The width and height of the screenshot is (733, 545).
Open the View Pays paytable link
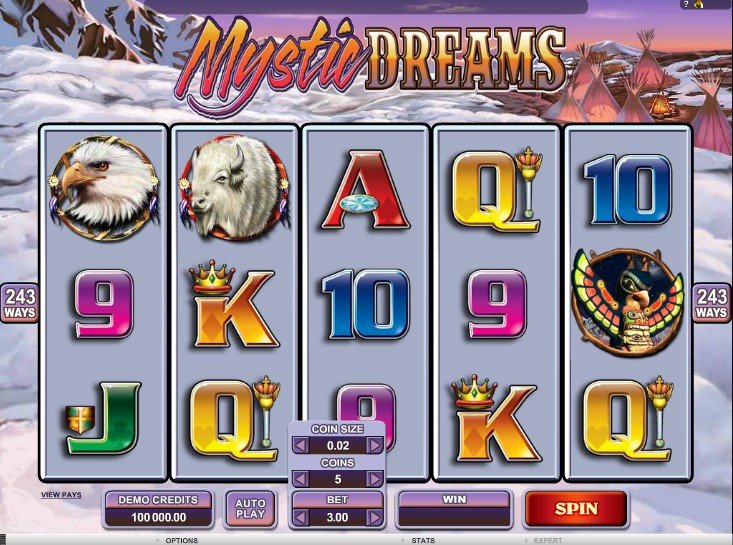click(x=61, y=494)
